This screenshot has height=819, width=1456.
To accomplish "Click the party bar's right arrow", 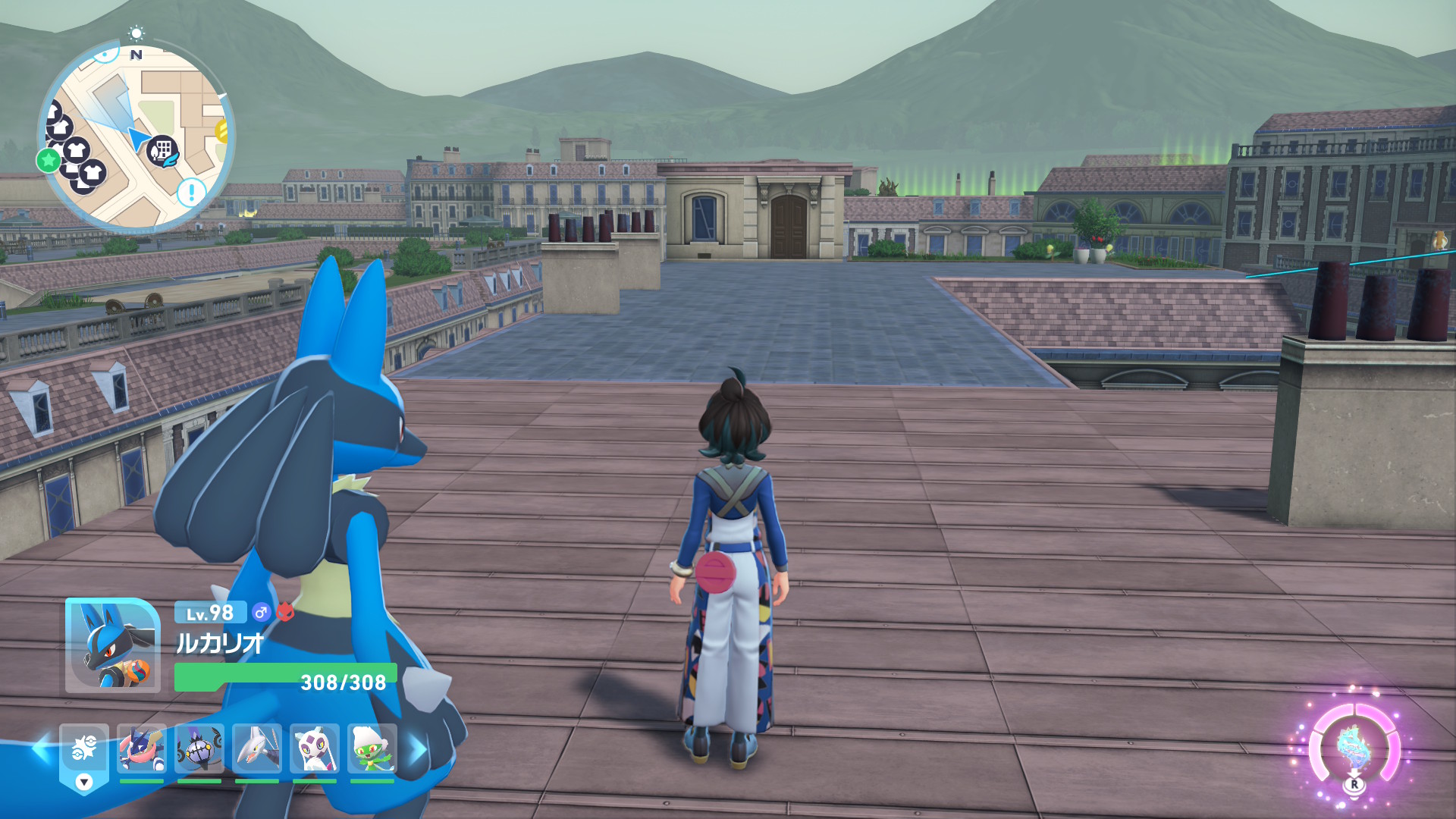I will pos(417,749).
